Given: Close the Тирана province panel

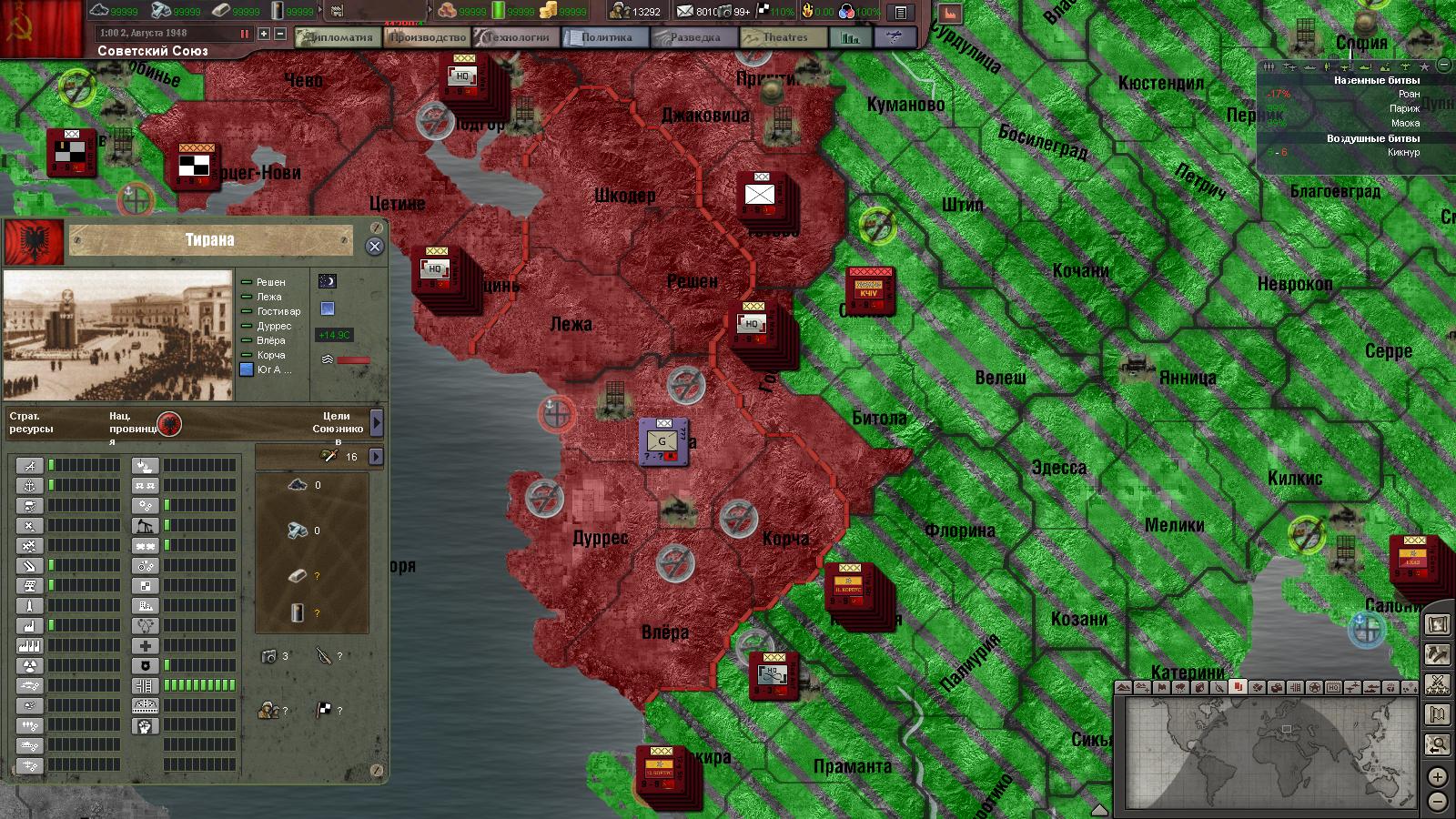Looking at the screenshot, I should coord(374,247).
